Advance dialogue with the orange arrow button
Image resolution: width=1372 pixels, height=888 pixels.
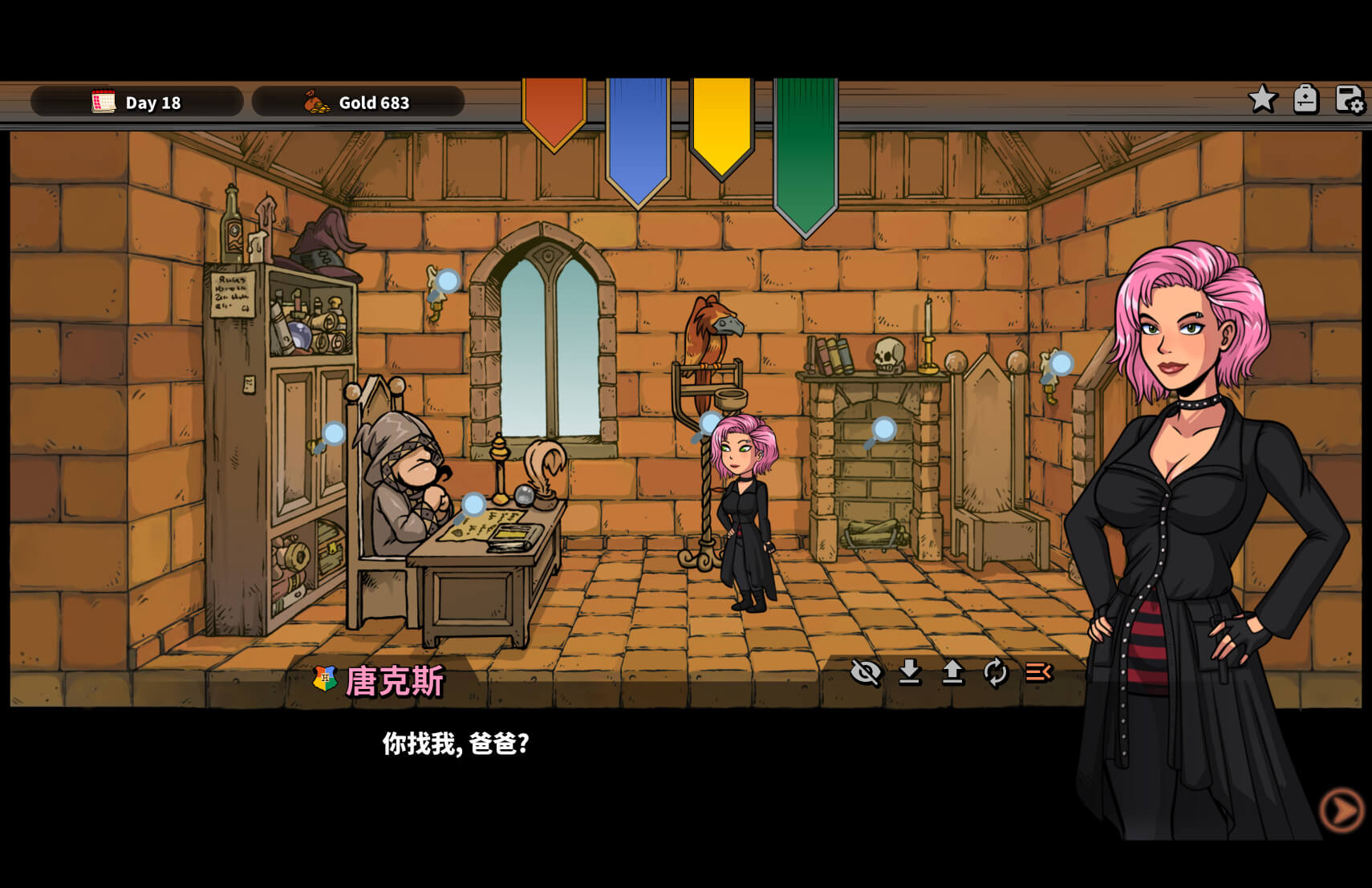coord(1341,810)
